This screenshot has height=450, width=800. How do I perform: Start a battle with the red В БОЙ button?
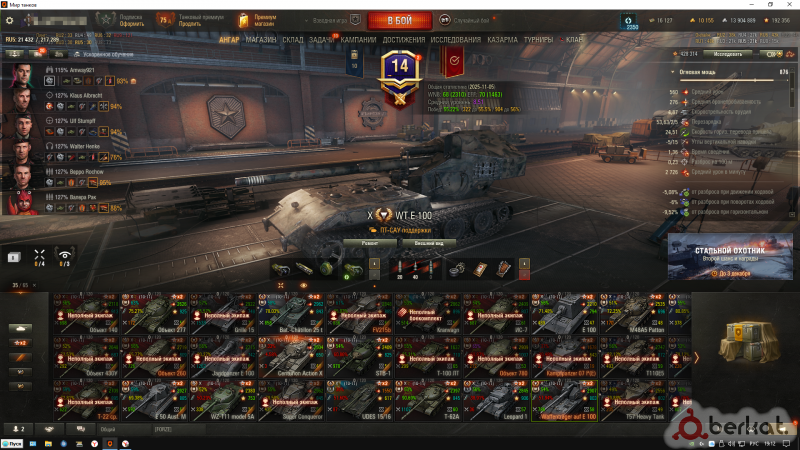(399, 20)
